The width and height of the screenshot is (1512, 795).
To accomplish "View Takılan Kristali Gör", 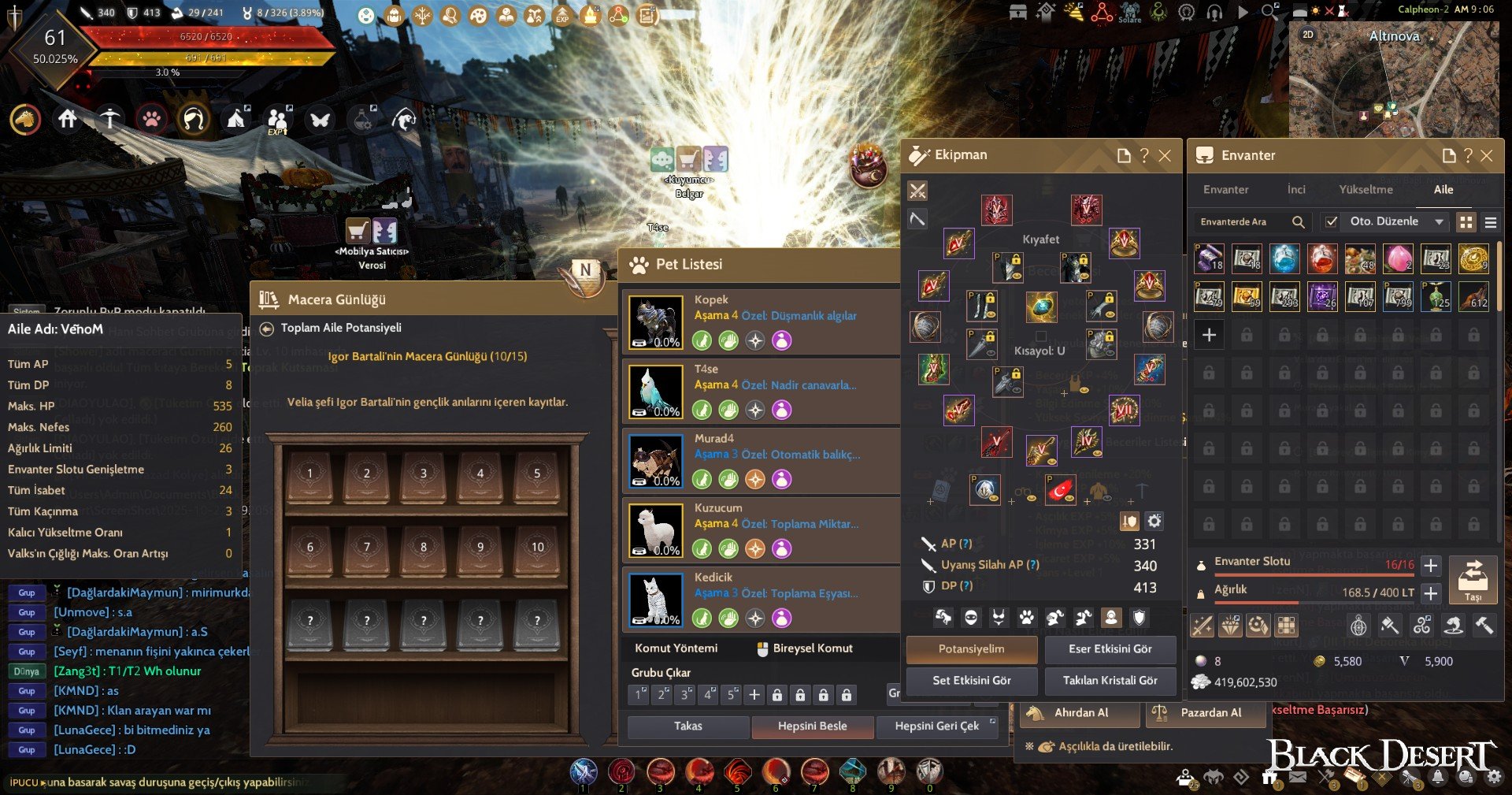I will click(x=1110, y=680).
